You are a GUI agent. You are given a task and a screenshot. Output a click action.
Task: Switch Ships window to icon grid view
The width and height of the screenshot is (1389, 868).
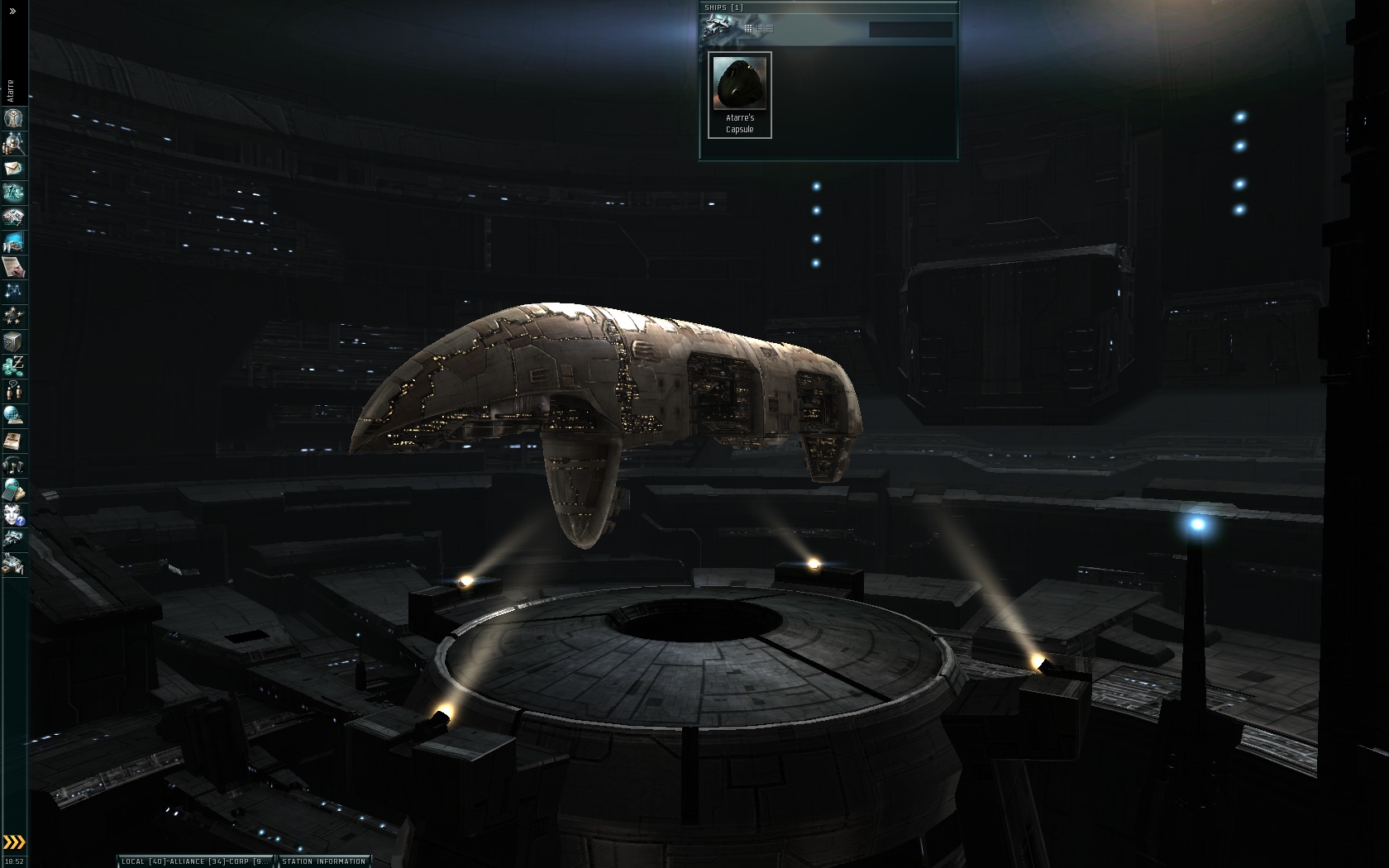point(748,29)
